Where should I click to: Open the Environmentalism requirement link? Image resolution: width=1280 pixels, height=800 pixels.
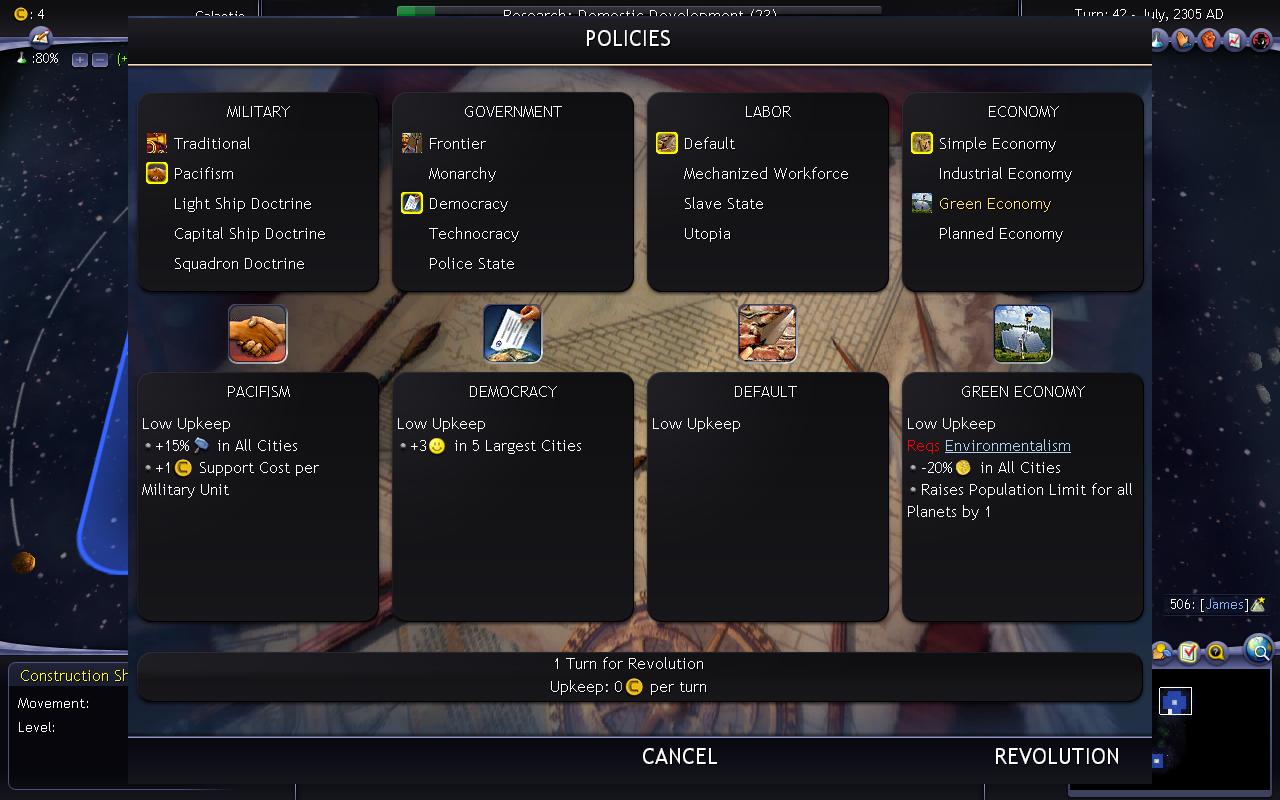click(x=1007, y=446)
